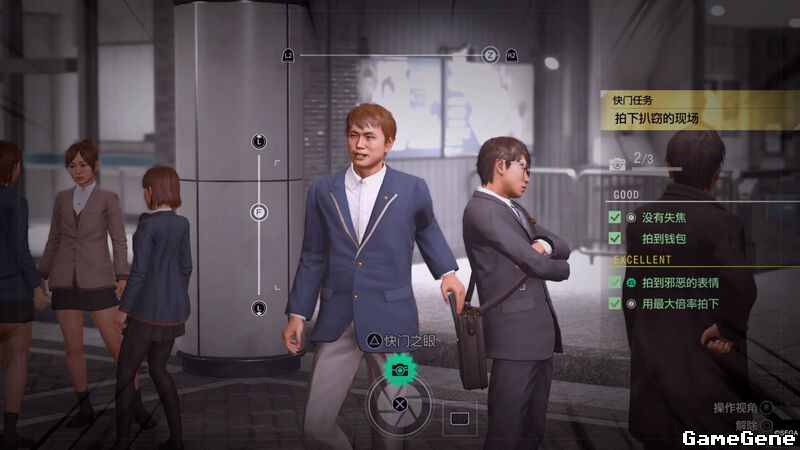
Task: Toggle the 没有失焦 checkbox
Action: click(615, 217)
